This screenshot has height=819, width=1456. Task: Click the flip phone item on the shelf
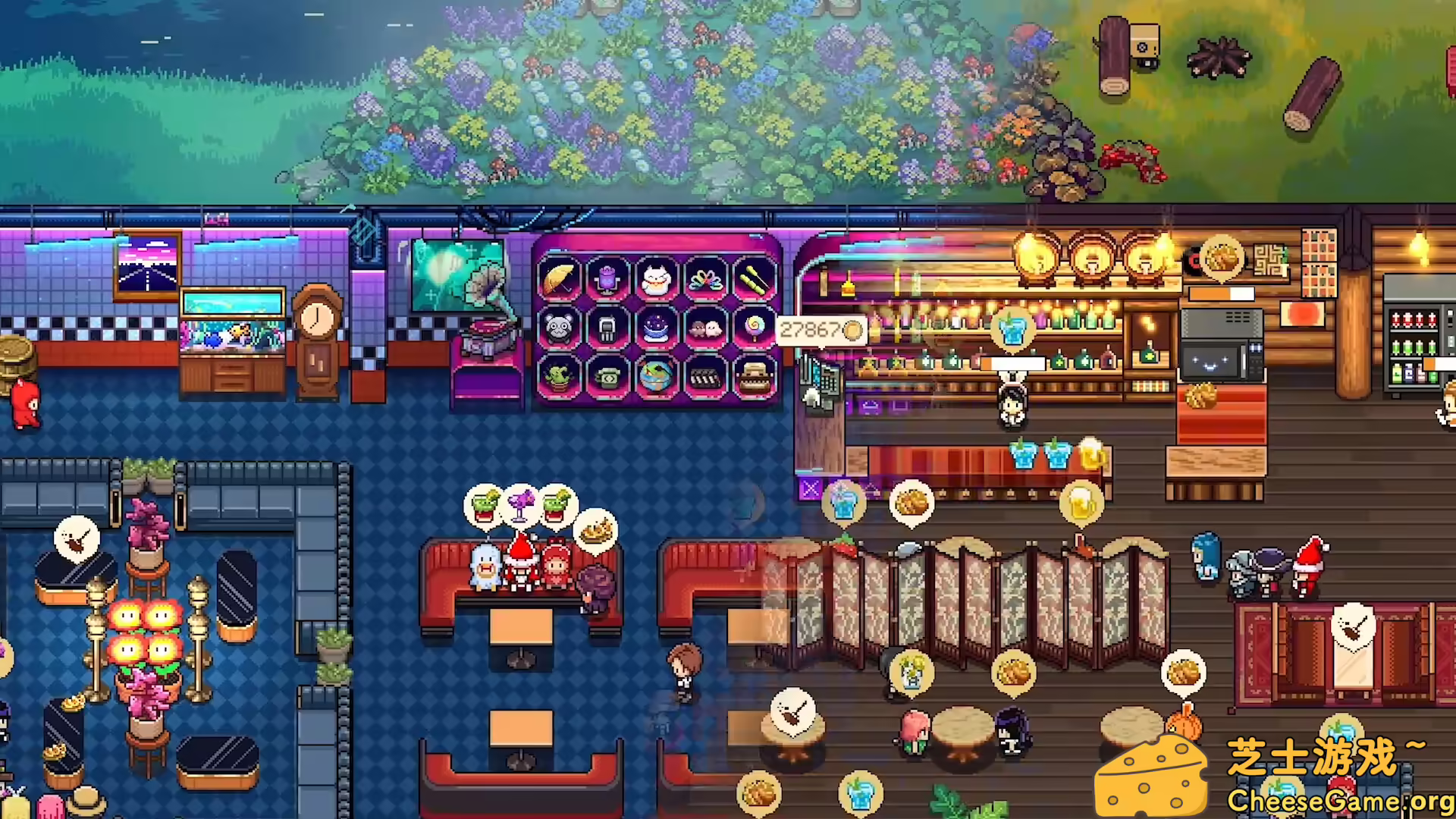(608, 328)
